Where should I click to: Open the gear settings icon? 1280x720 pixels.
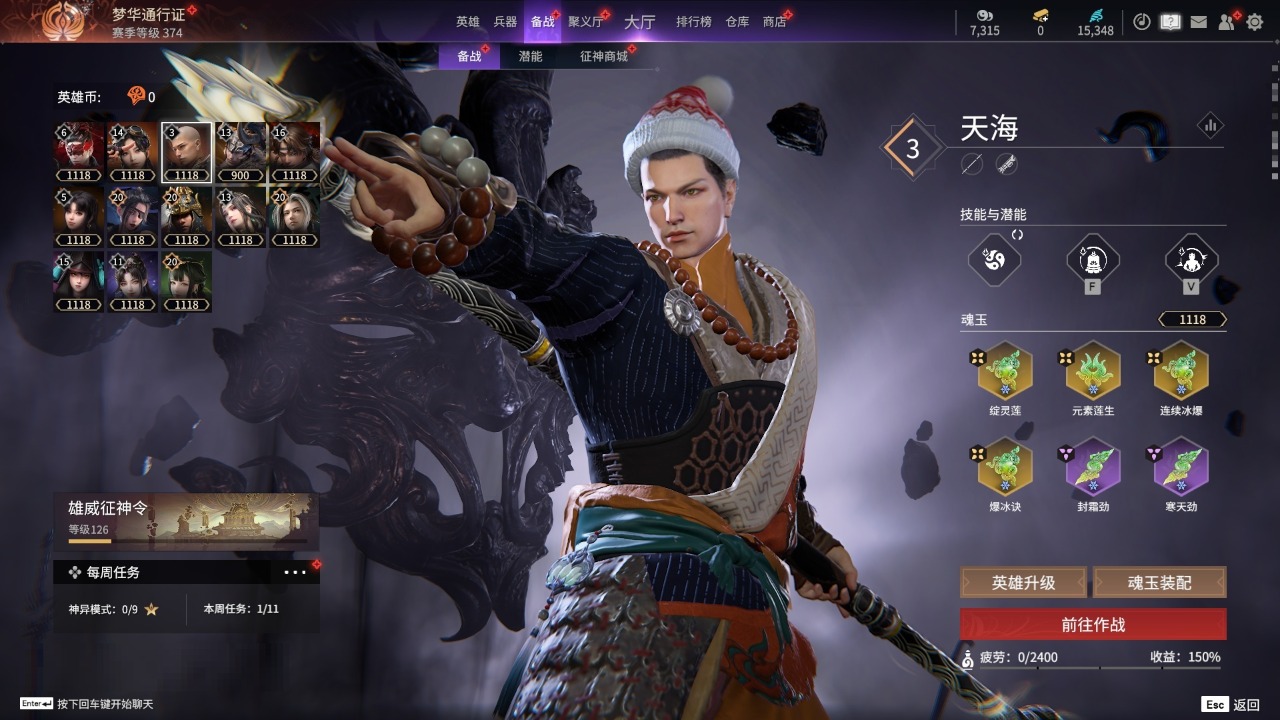click(x=1254, y=21)
